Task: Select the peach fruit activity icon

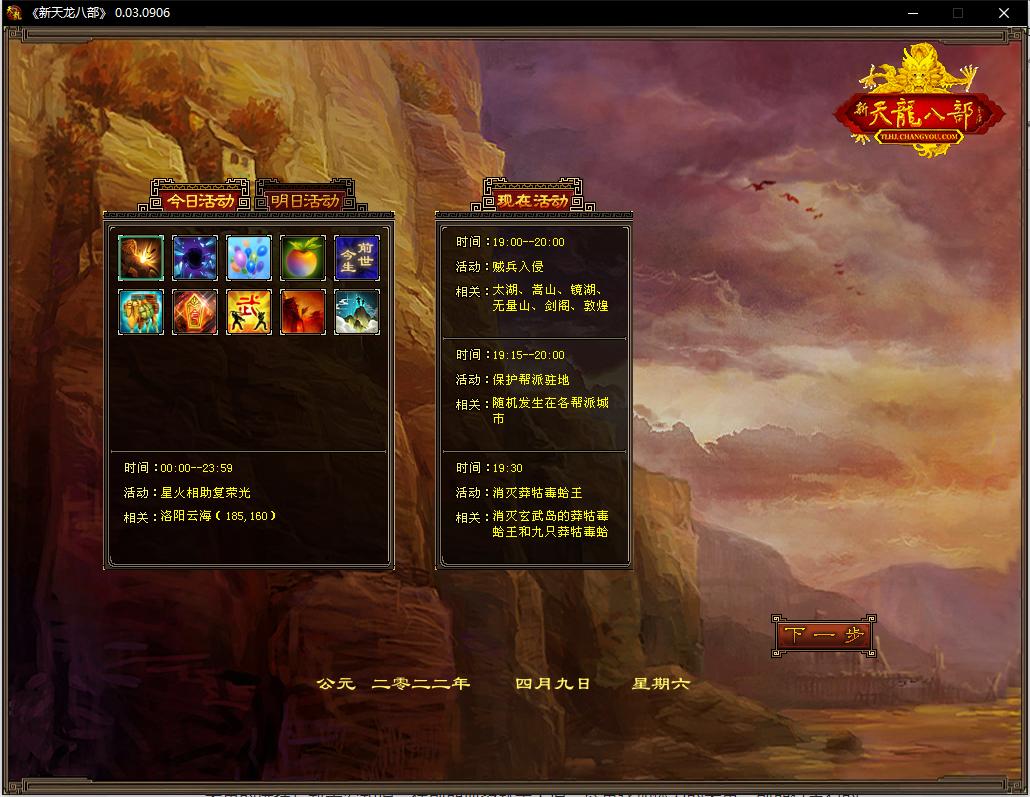Action: point(303,258)
